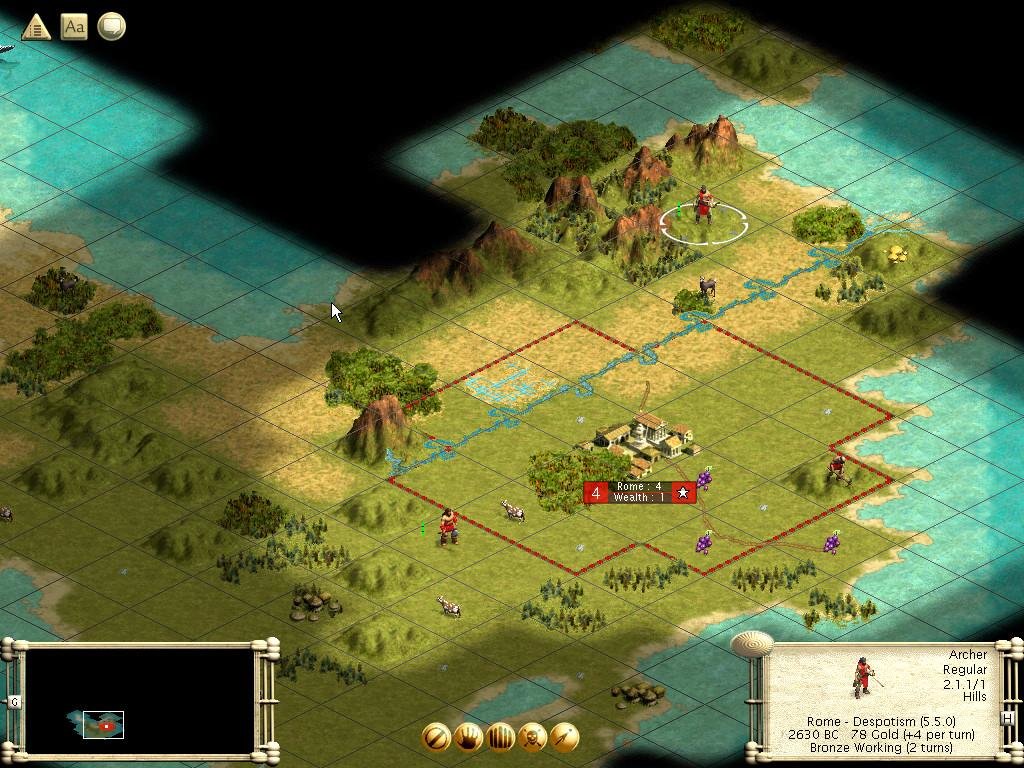This screenshot has height=768, width=1024.
Task: Activate the skull and crossbones disband order
Action: tap(532, 738)
